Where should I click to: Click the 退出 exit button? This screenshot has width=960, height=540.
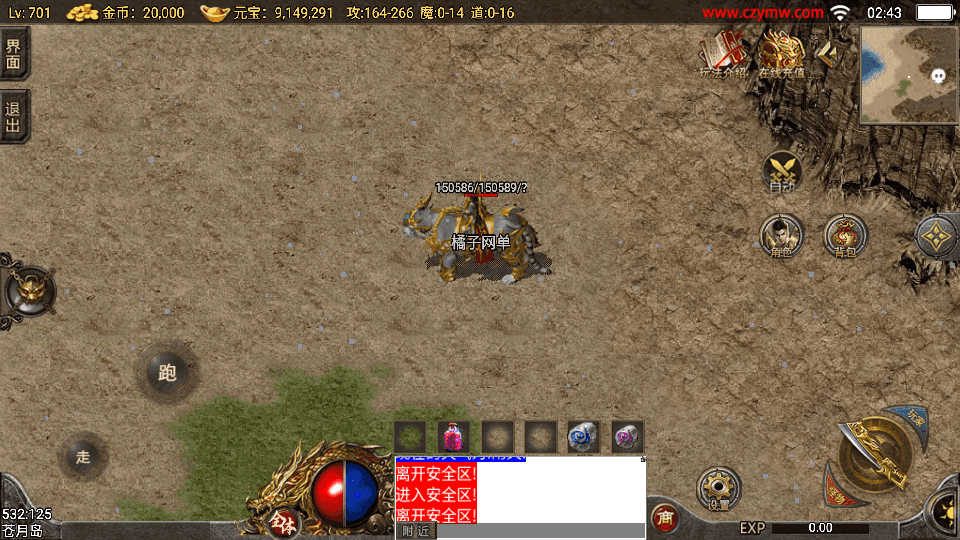14,116
